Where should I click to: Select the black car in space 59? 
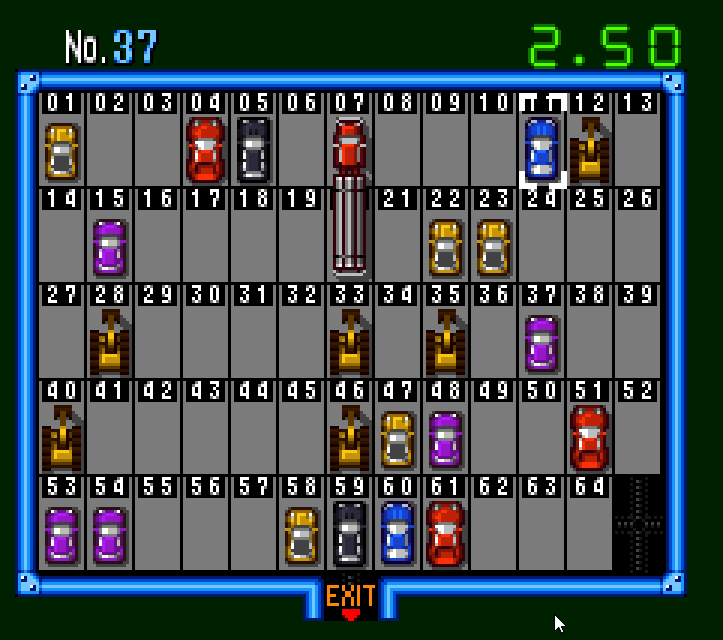click(x=349, y=535)
